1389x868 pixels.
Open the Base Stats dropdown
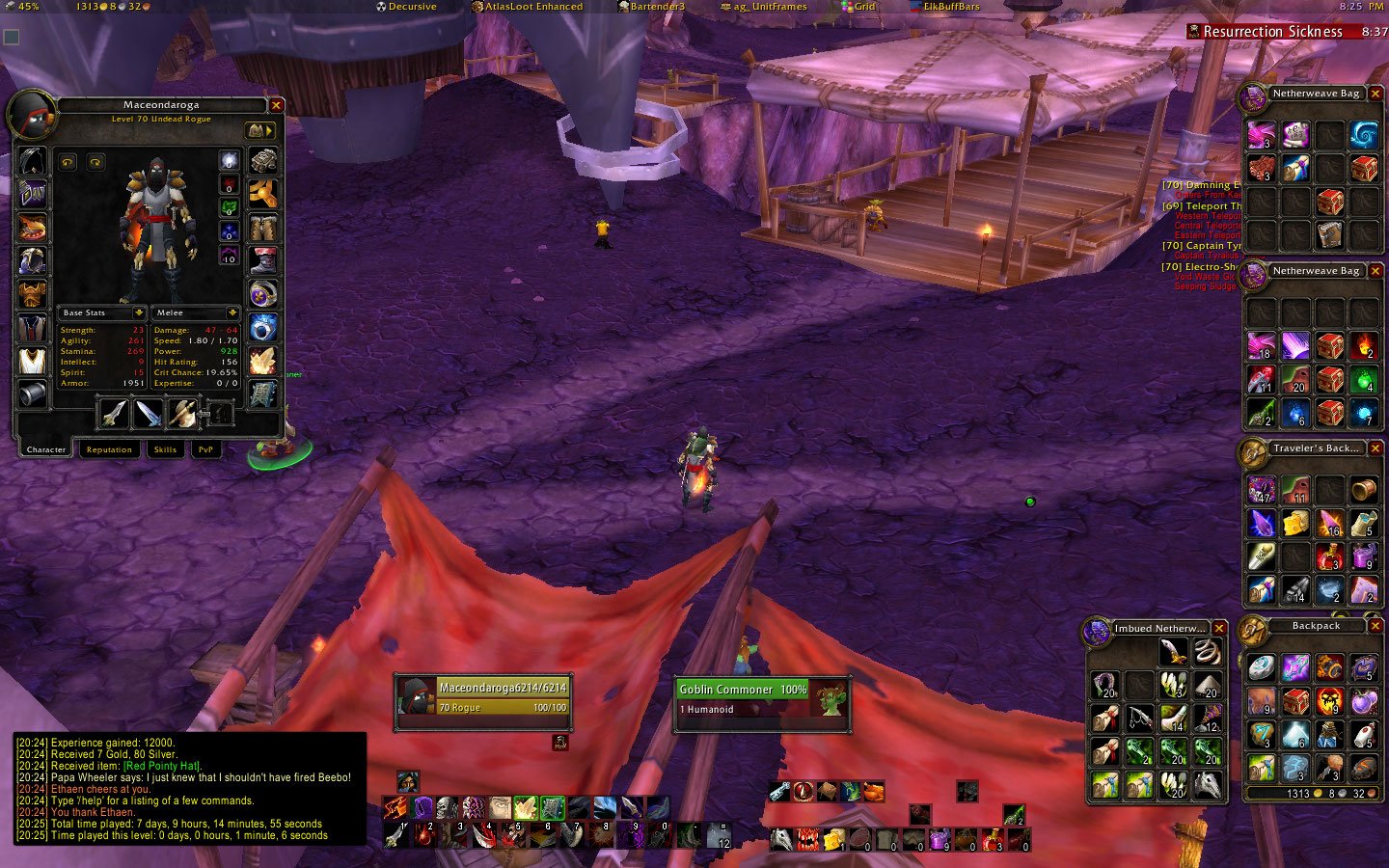point(102,313)
